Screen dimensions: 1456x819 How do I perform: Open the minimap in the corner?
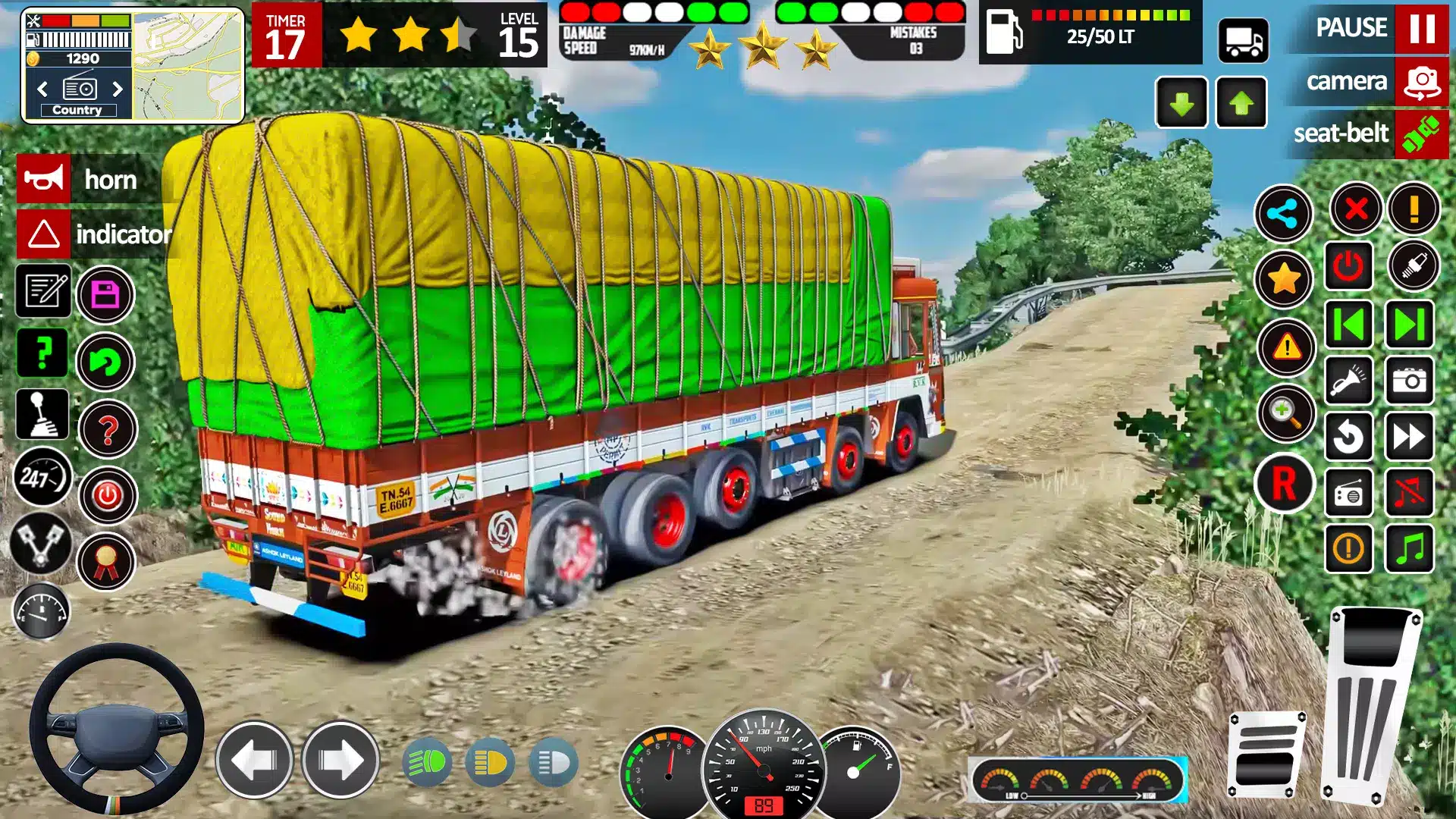click(x=188, y=66)
